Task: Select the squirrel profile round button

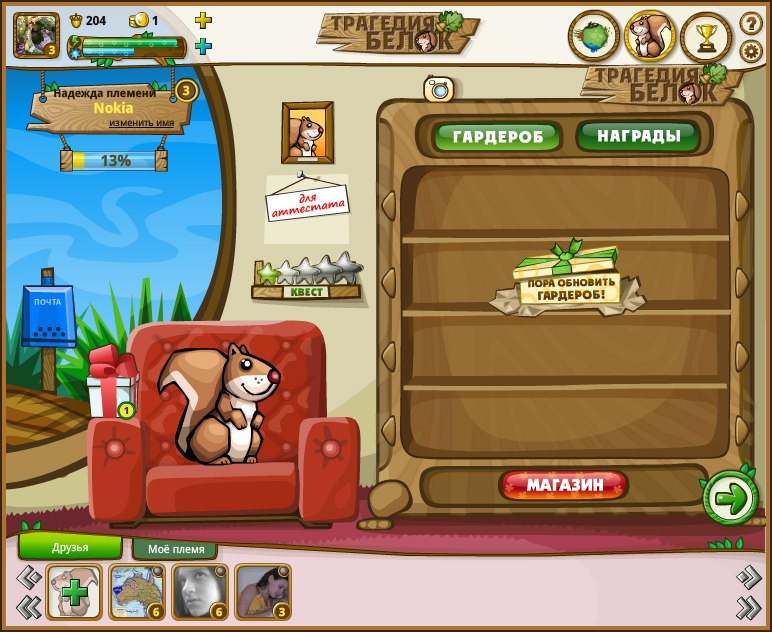Action: tap(650, 37)
